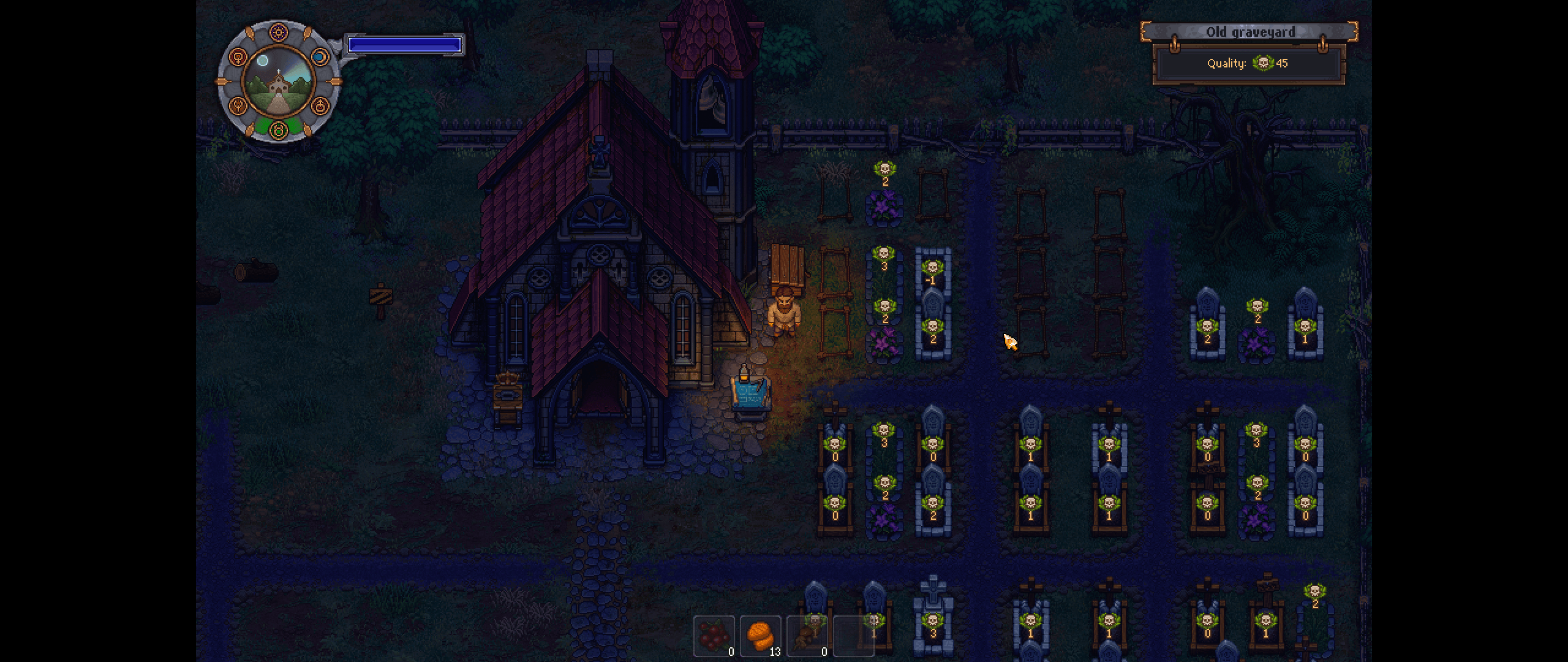The image size is (1568, 662).
Task: Select the faded brown item hotbar slot
Action: 807,636
